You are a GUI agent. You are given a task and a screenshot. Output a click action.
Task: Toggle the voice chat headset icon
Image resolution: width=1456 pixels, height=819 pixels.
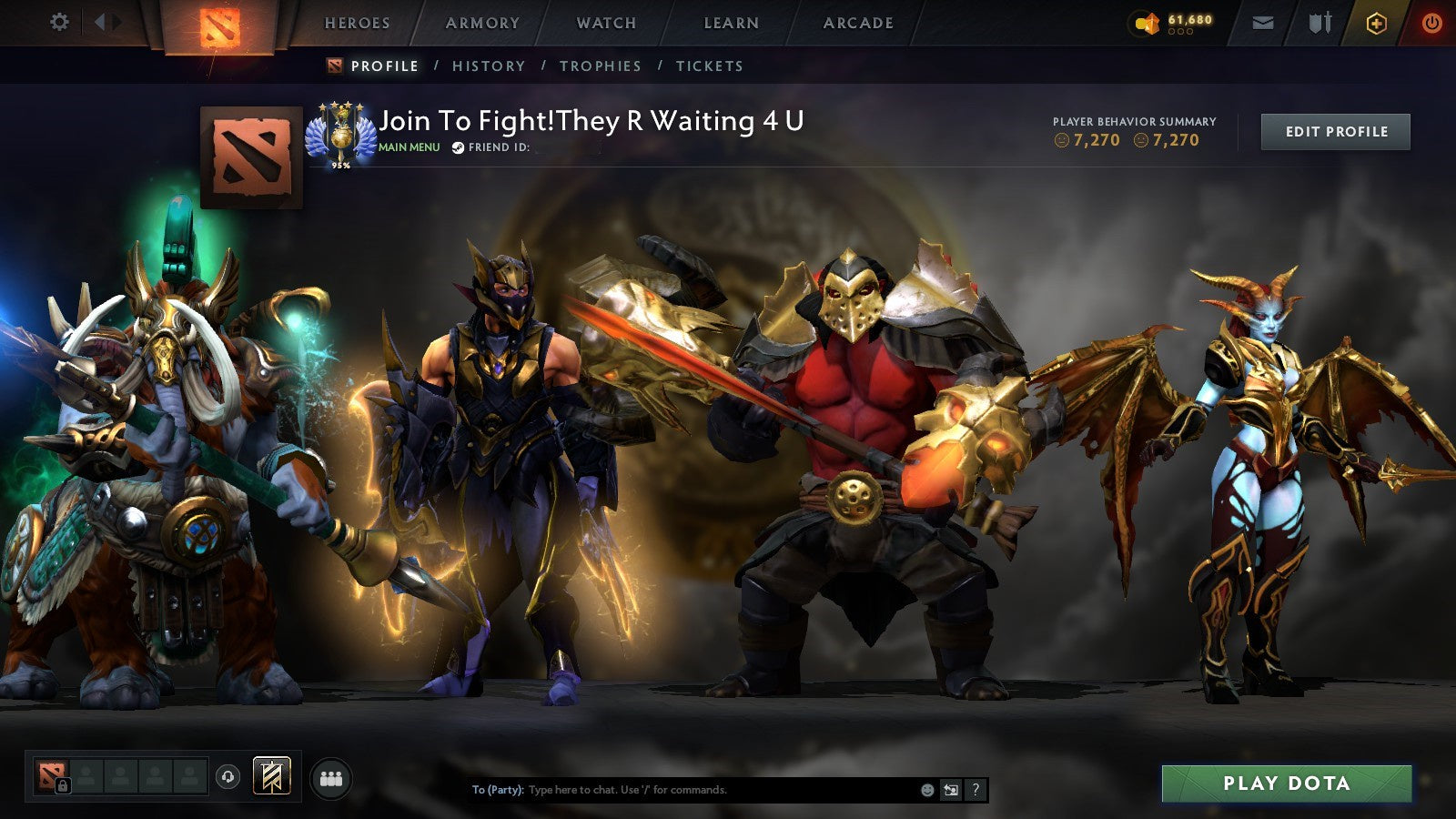tap(226, 777)
